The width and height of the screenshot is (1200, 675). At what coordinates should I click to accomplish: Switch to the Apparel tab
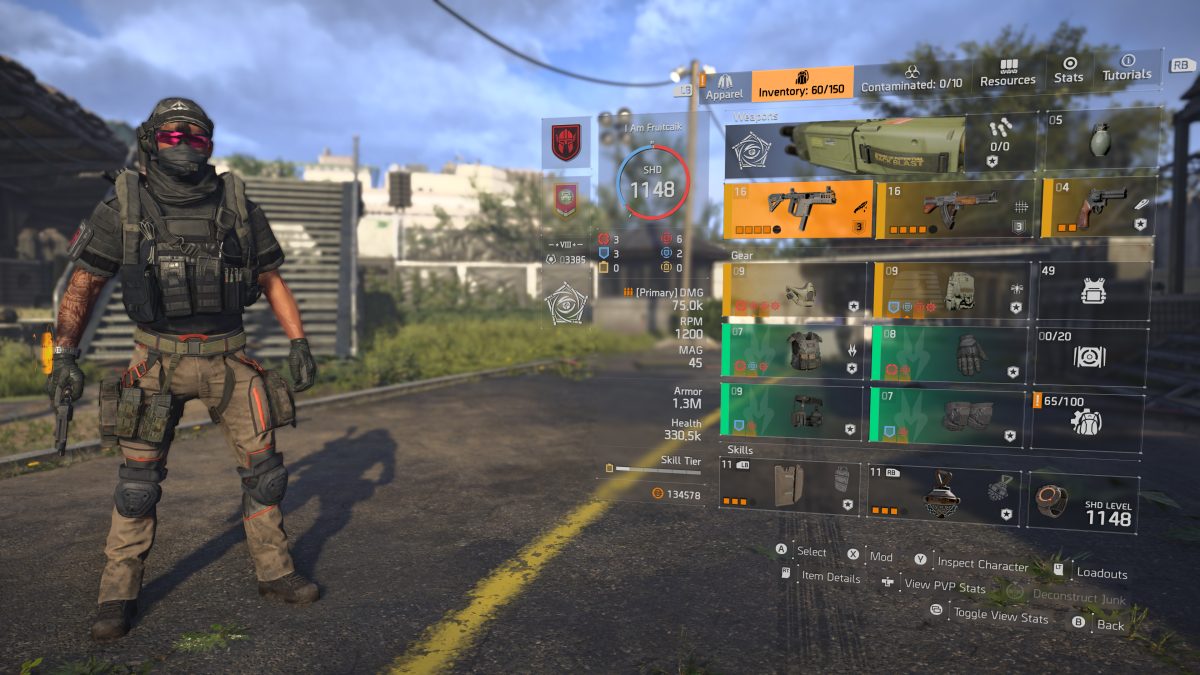tap(724, 86)
